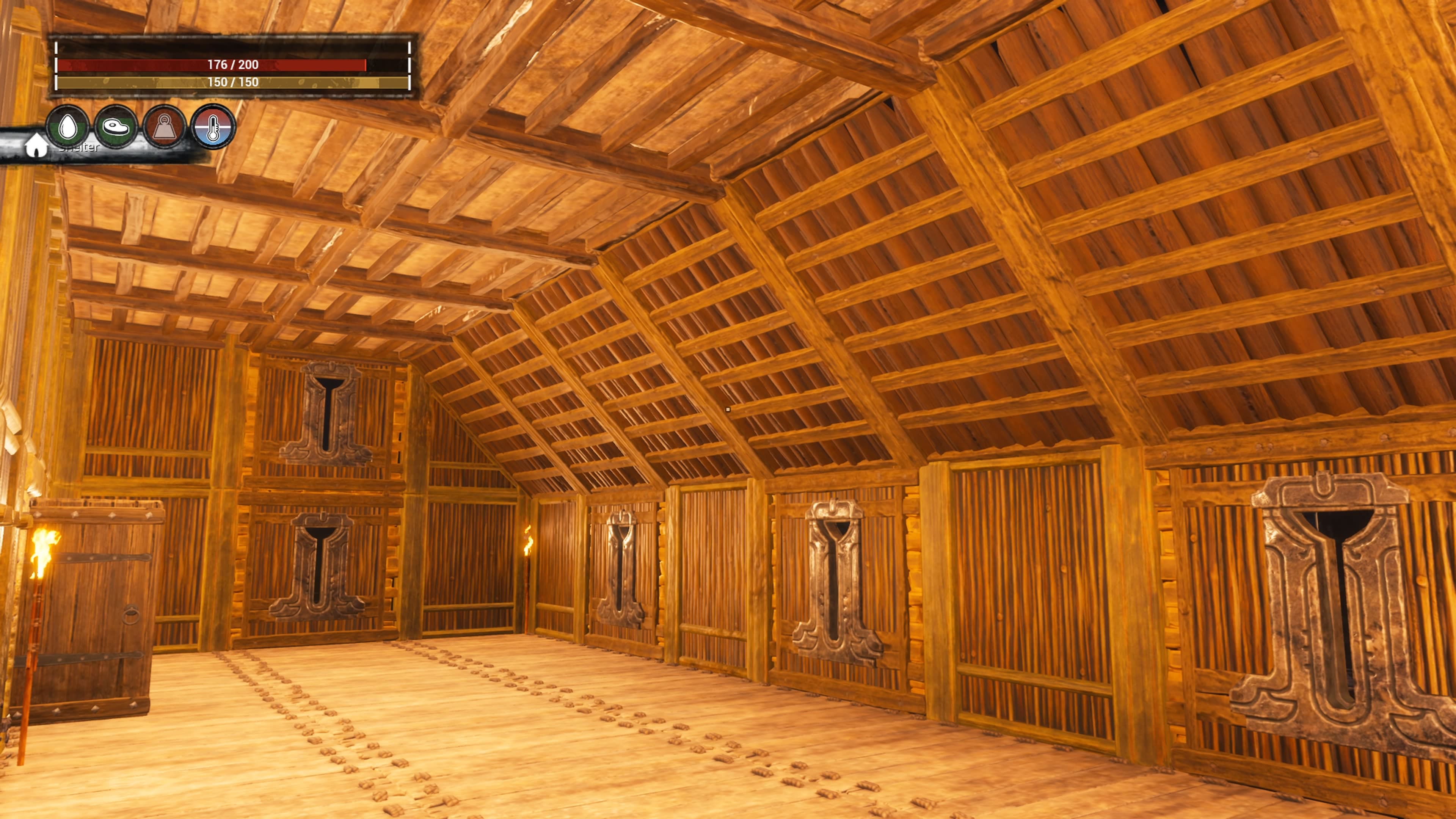Click the thermometer temperature status icon
1456x819 pixels.
(x=213, y=127)
